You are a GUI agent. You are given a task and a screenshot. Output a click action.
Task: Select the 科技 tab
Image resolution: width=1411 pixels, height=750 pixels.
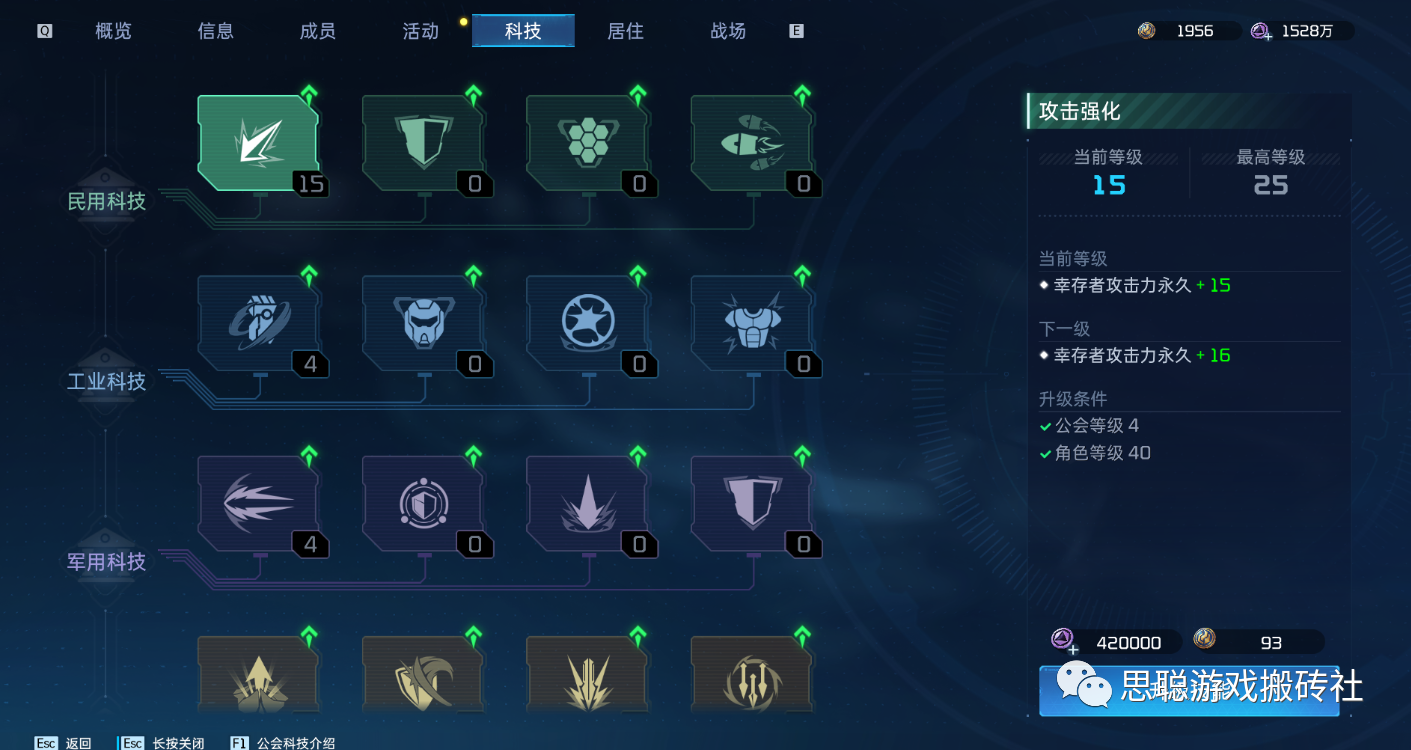coord(523,31)
